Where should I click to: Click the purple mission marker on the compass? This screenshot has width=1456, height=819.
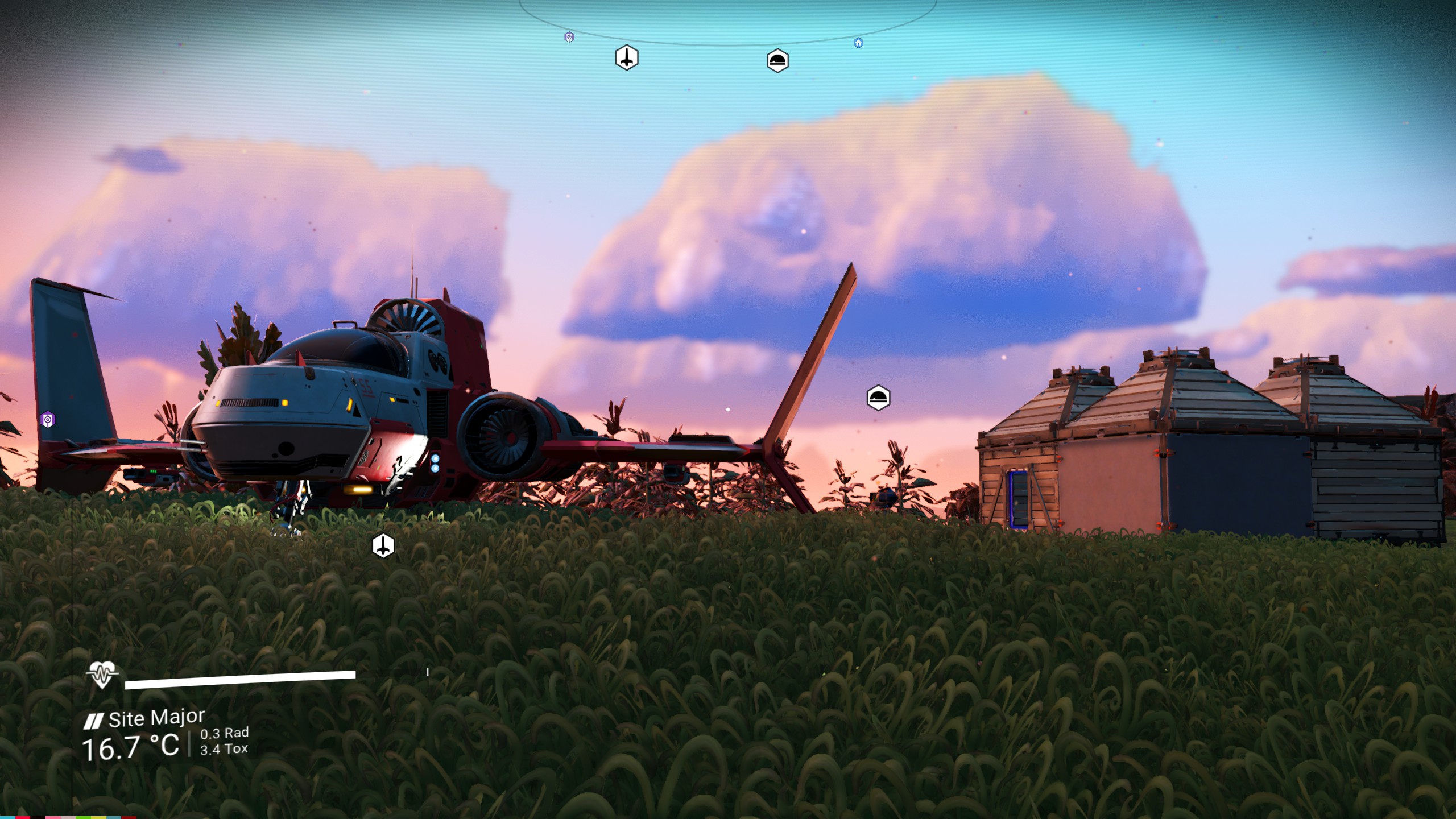pos(569,37)
